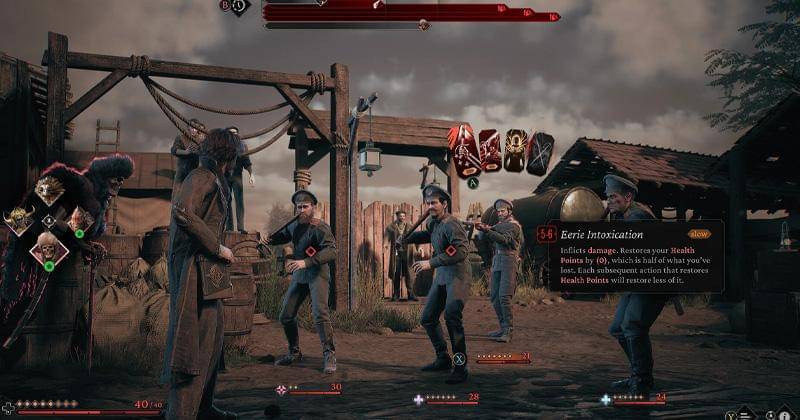This screenshot has height=420, width=800.
Task: Select the dark crossed-lines ability card
Action: tap(540, 152)
